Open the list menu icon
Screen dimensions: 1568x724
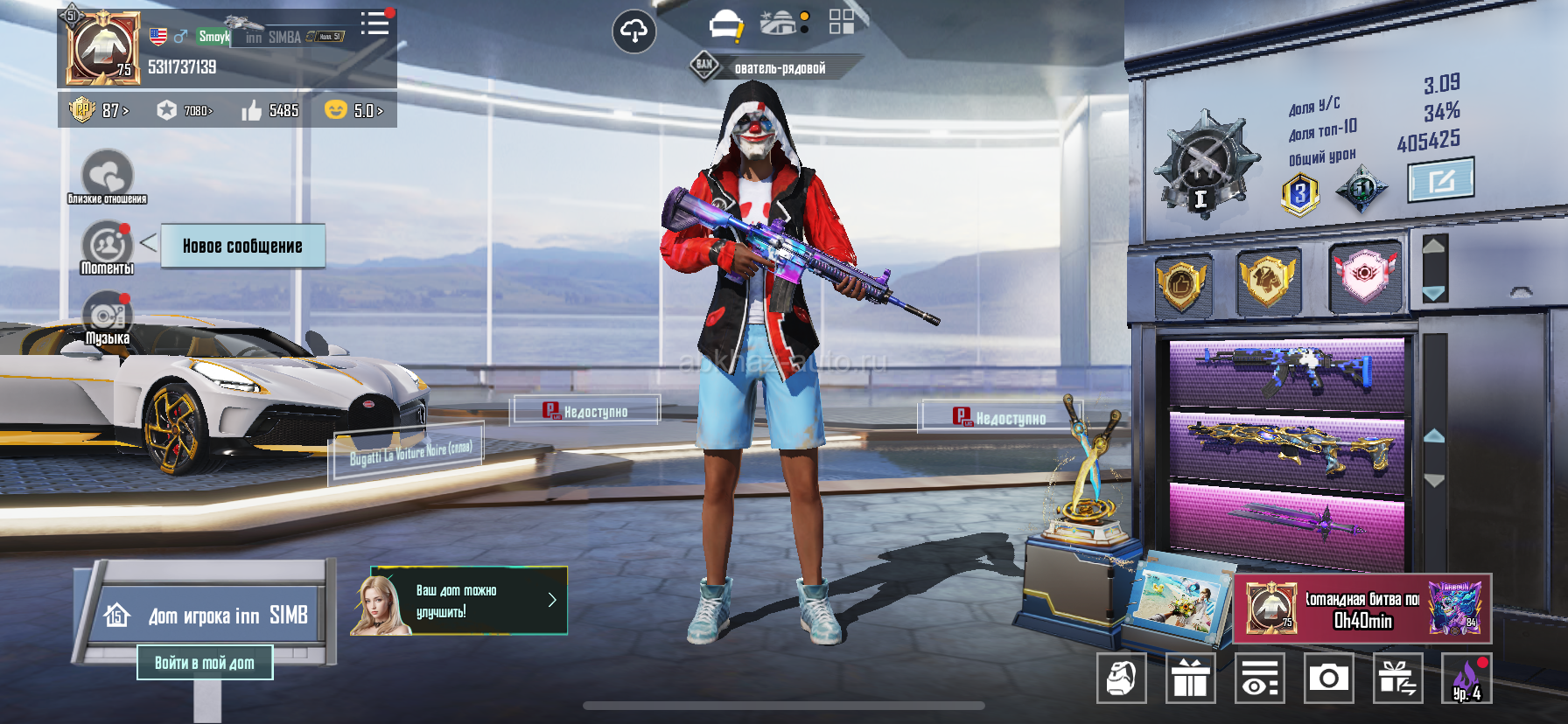[374, 24]
